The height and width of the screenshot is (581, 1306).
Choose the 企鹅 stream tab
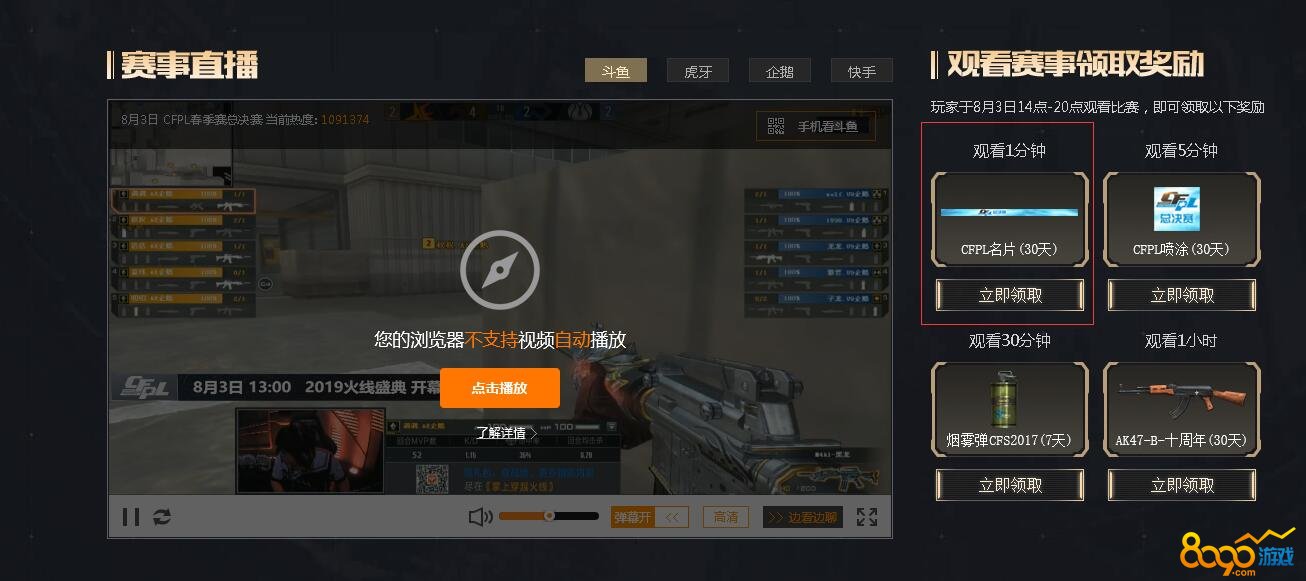click(779, 71)
